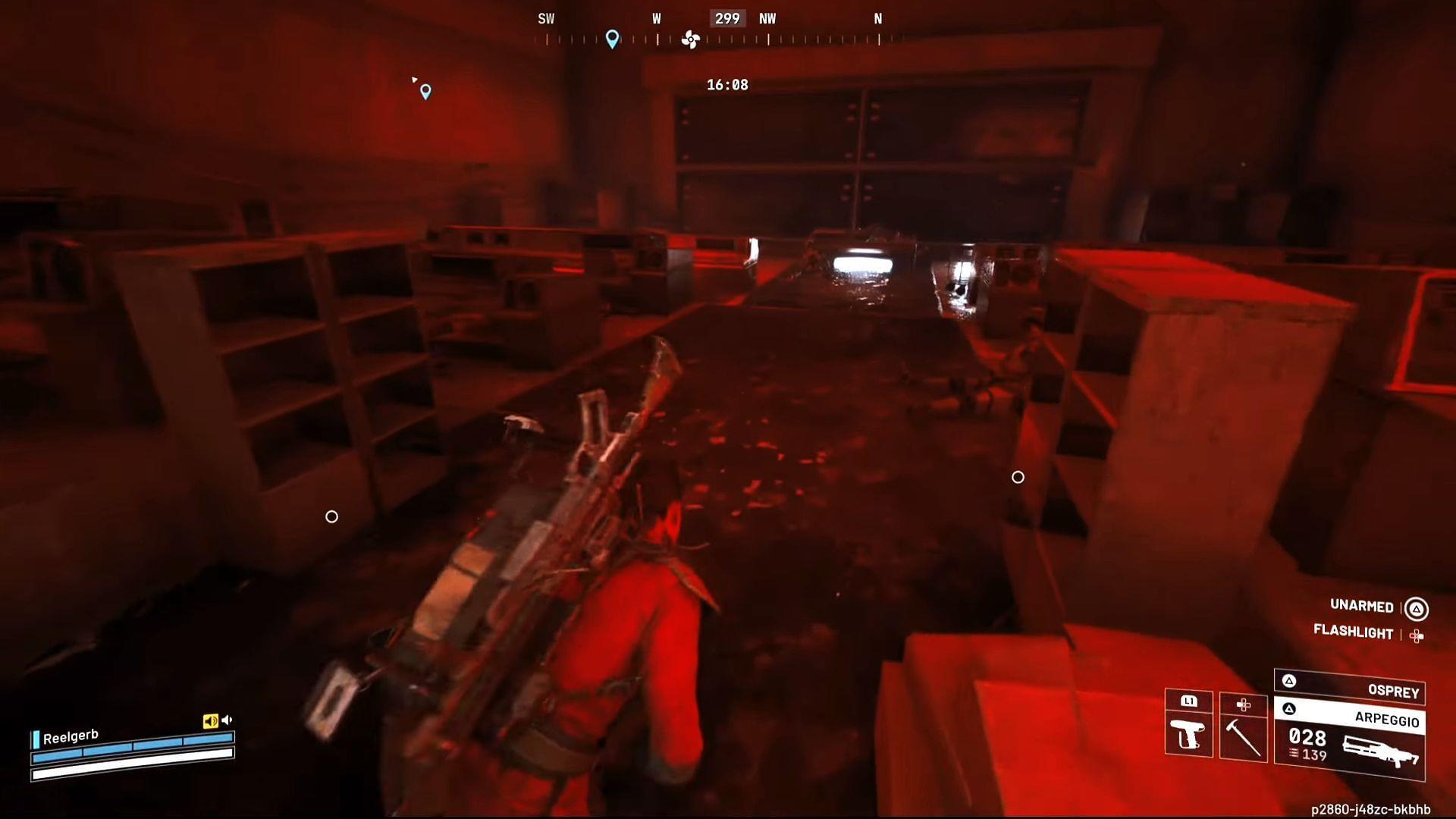Viewport: 1456px width, 819px height.
Task: Click the L1 keybind badge
Action: click(x=1189, y=701)
